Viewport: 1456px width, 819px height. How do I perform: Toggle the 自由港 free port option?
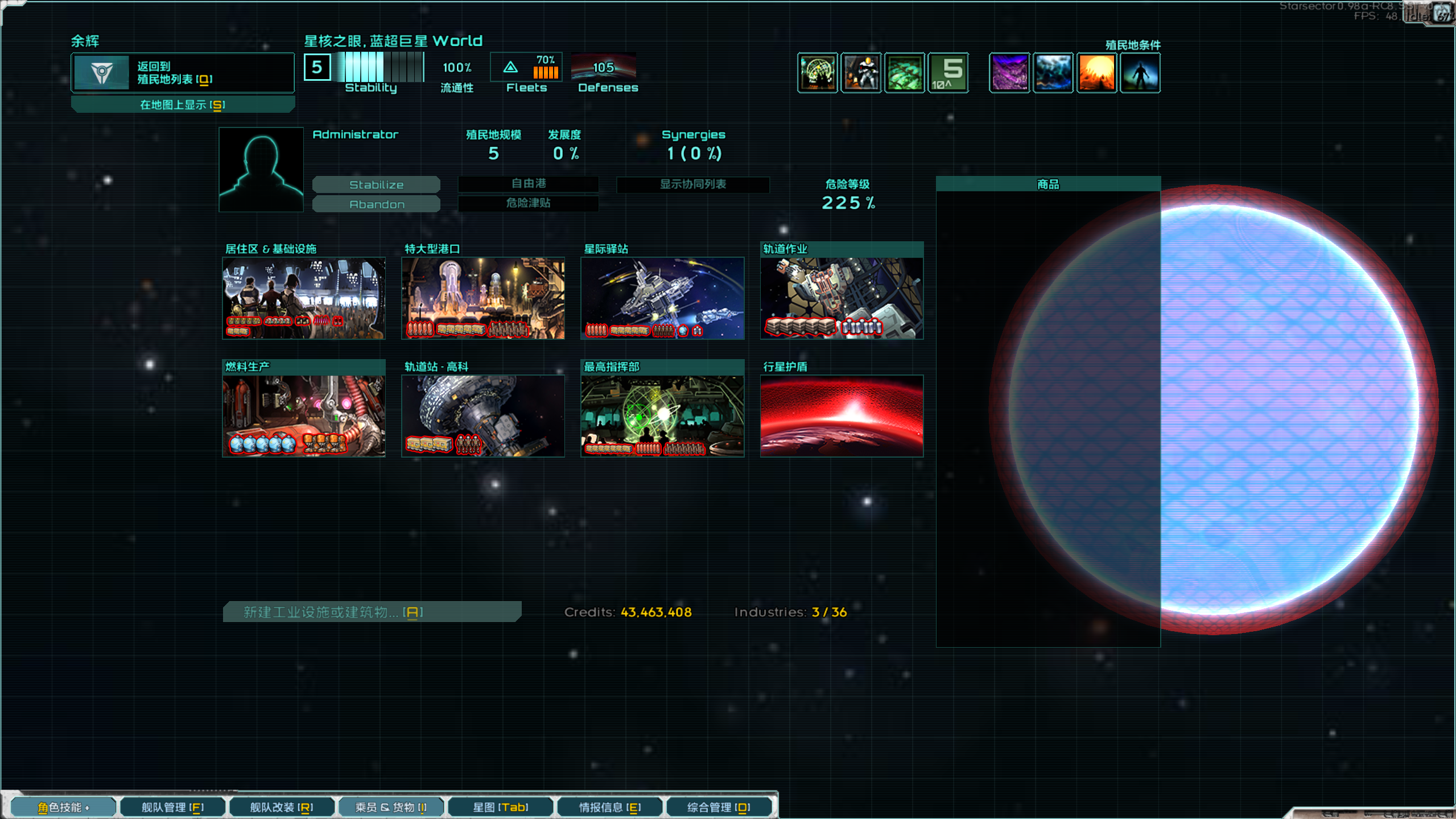point(528,183)
